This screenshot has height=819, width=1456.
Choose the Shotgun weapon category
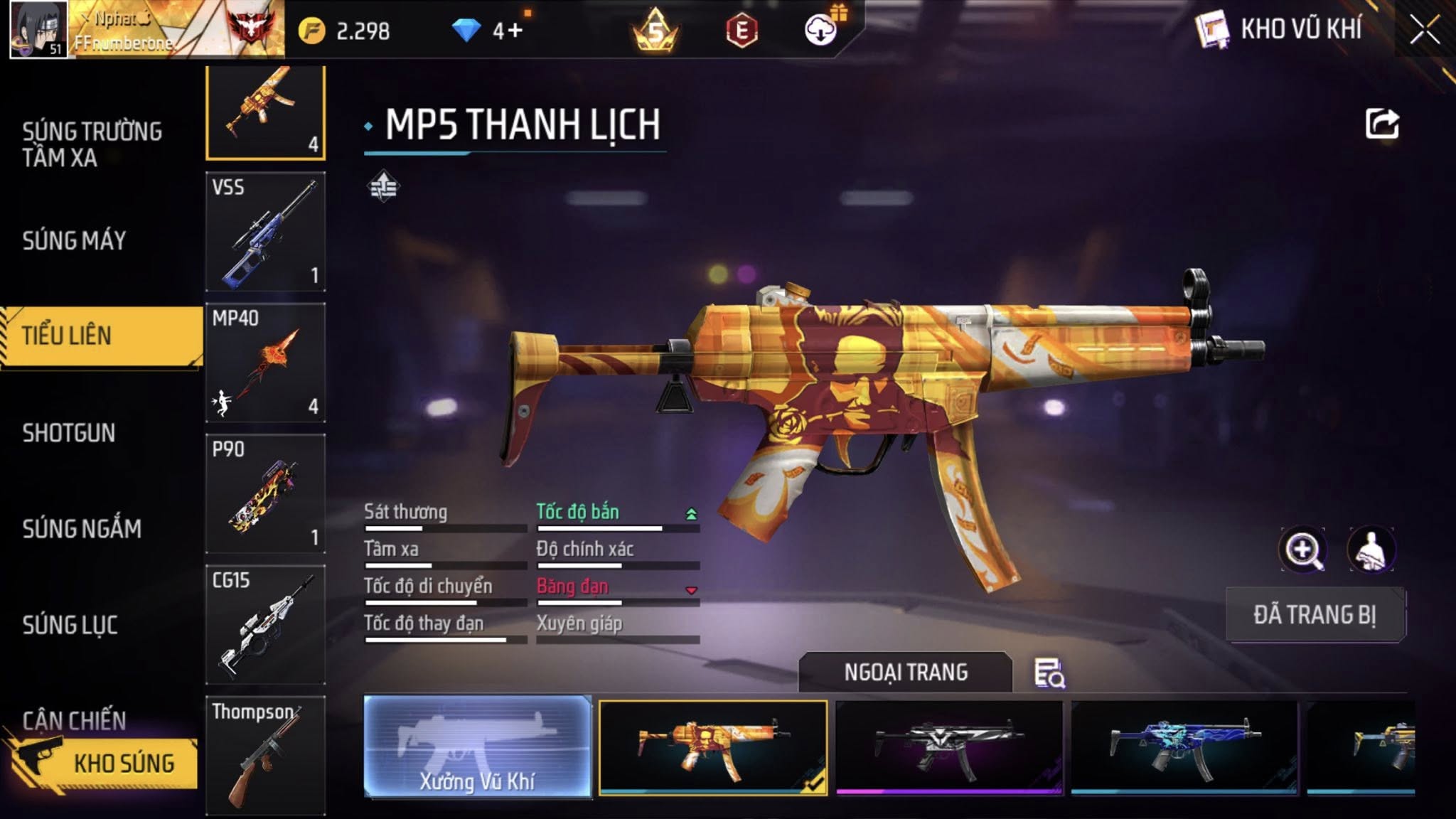(69, 433)
